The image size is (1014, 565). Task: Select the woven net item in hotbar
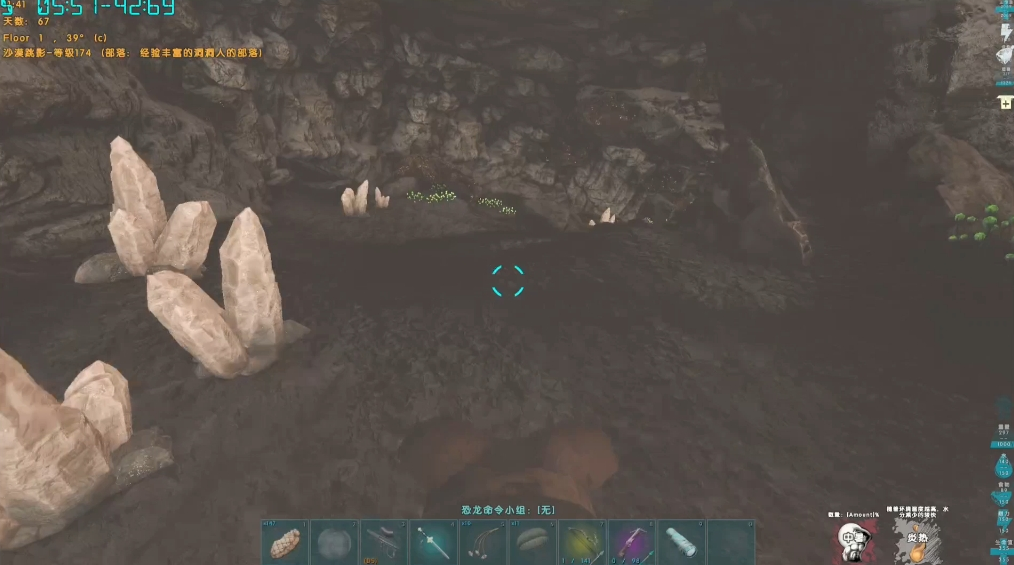tap(285, 543)
